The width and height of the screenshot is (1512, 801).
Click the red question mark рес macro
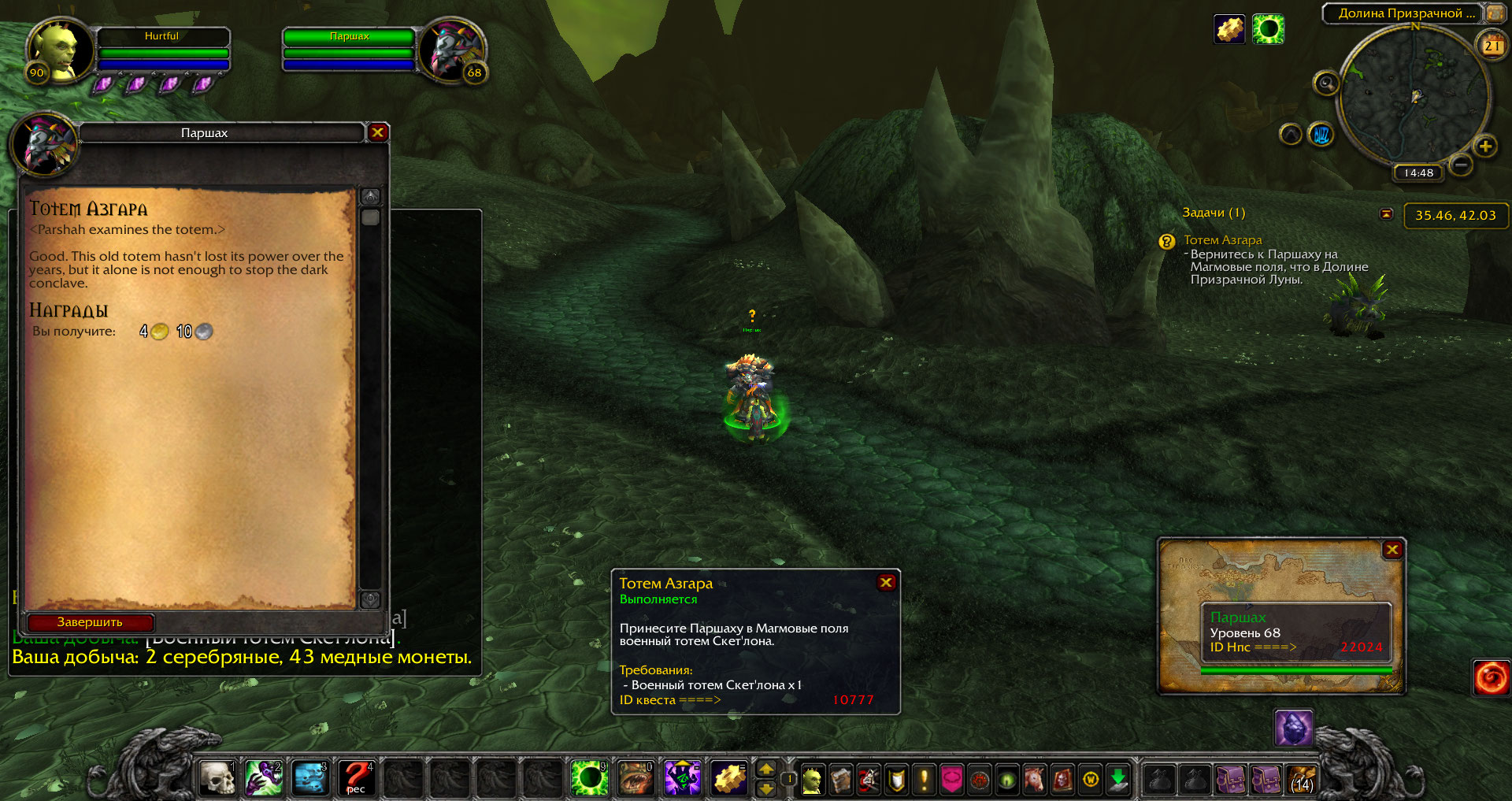357,778
